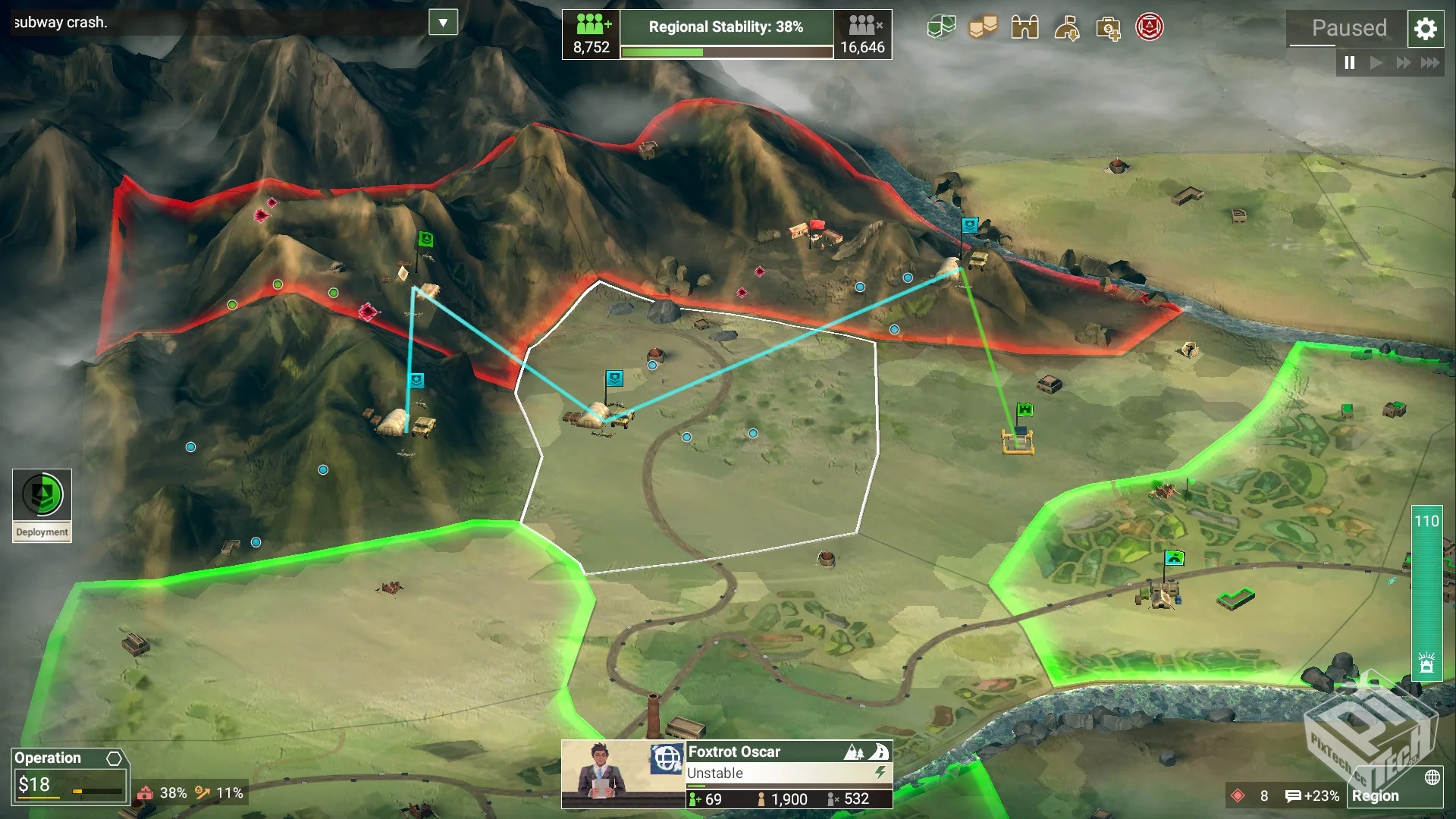Click the dome with flag icon
The image size is (1456, 819).
click(1066, 29)
